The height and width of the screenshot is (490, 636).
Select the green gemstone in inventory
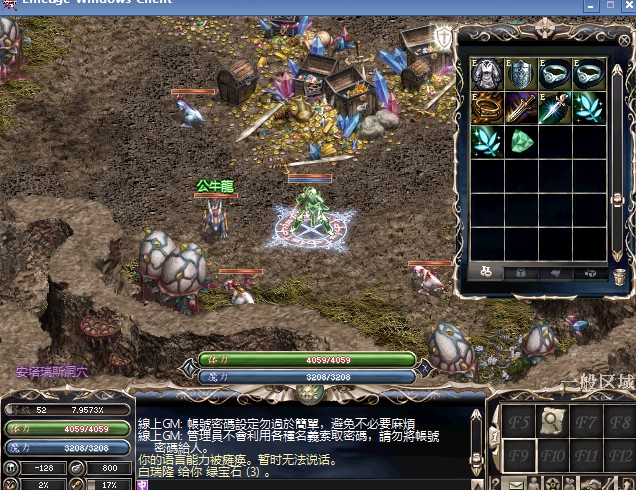521,141
